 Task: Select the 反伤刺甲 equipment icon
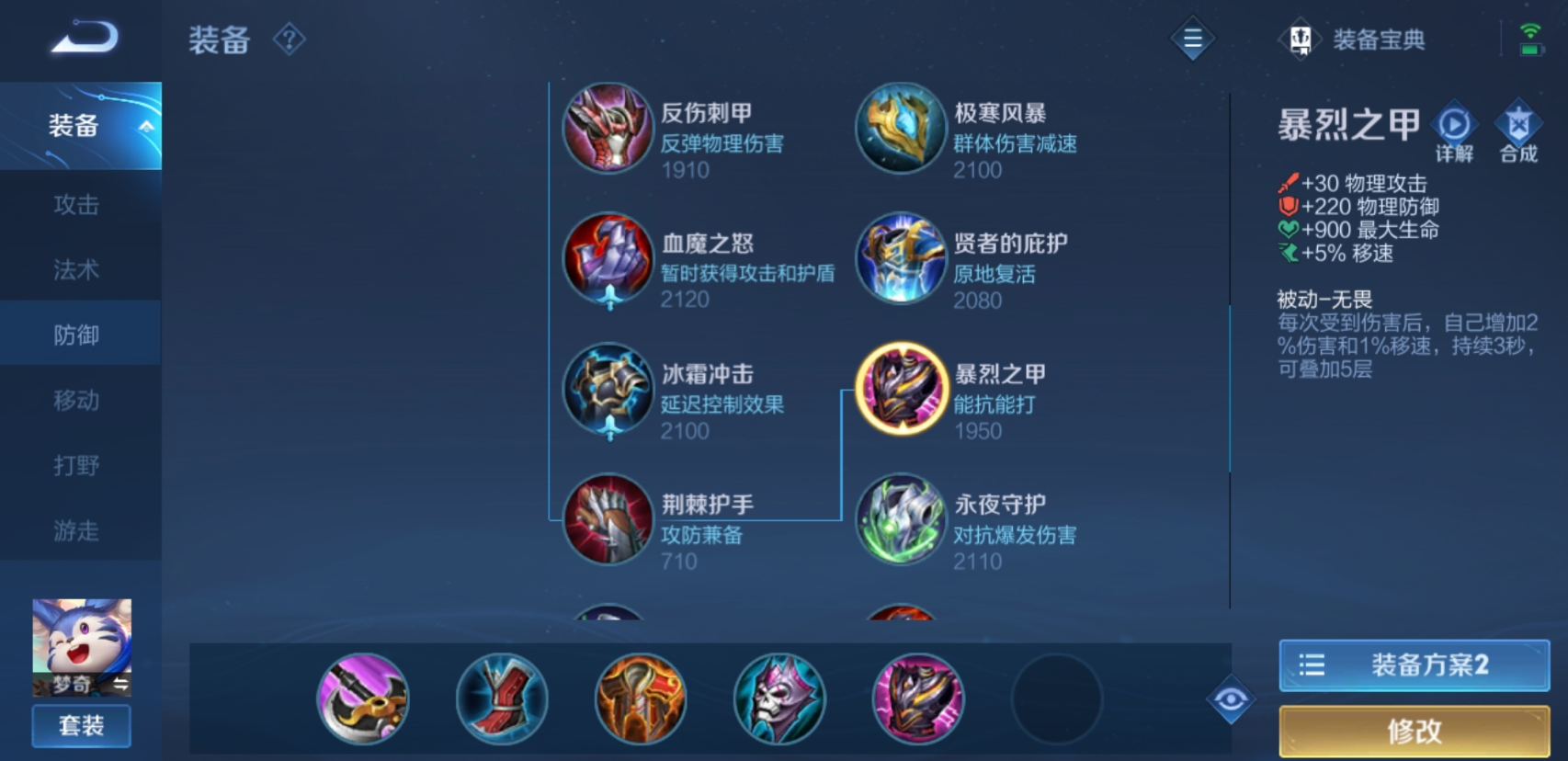click(x=607, y=129)
